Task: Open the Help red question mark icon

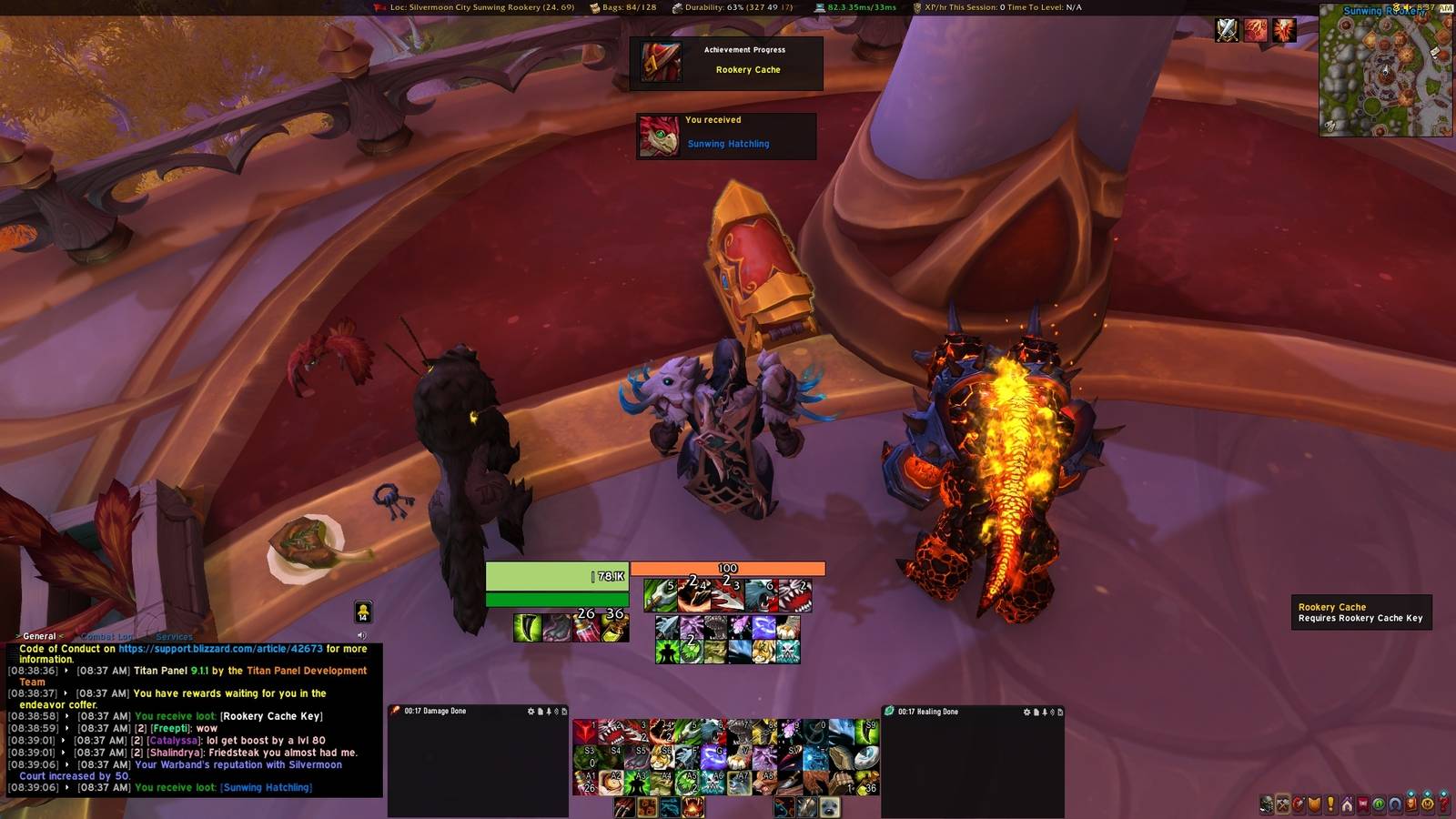Action: coord(1443,804)
